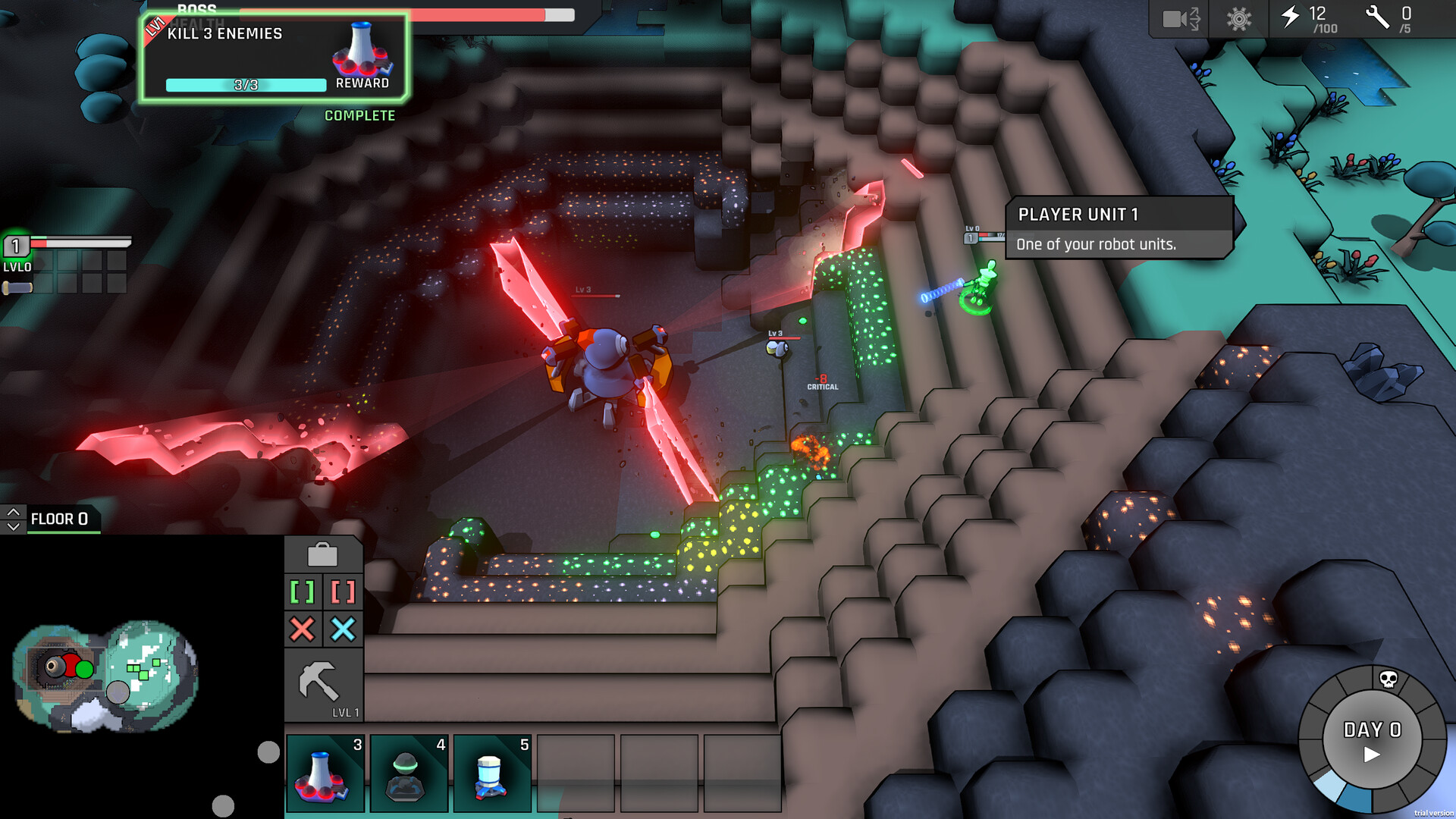Open the settings gear icon

pyautogui.click(x=1238, y=20)
